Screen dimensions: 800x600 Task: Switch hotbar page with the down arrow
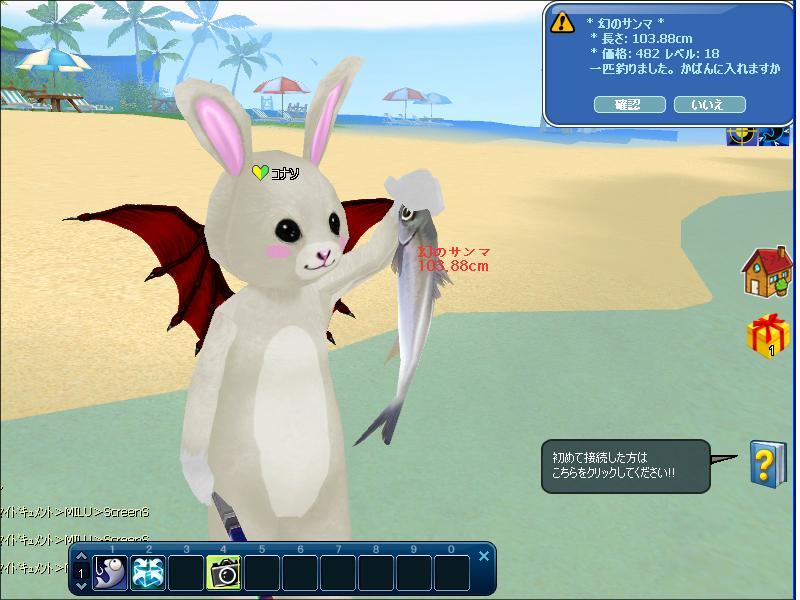(x=81, y=587)
